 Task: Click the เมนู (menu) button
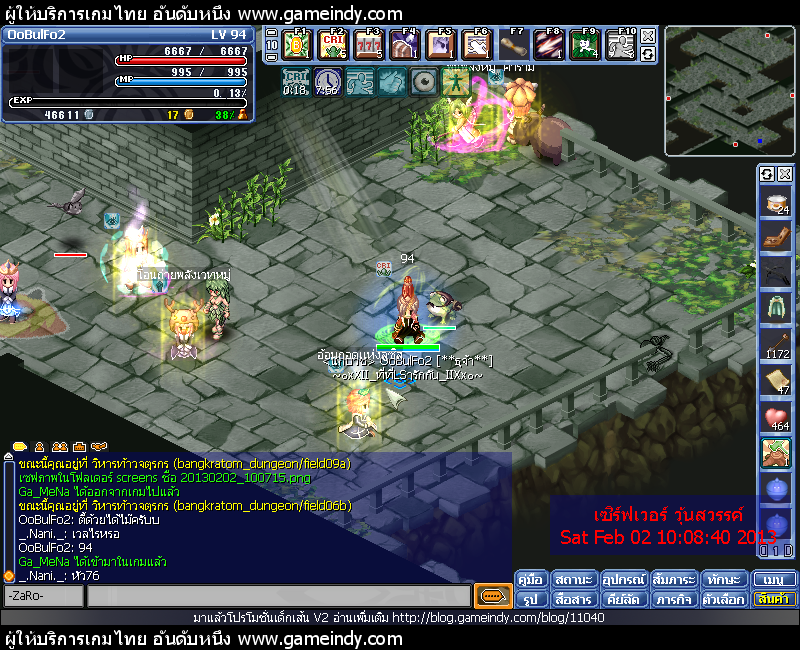pyautogui.click(x=774, y=579)
